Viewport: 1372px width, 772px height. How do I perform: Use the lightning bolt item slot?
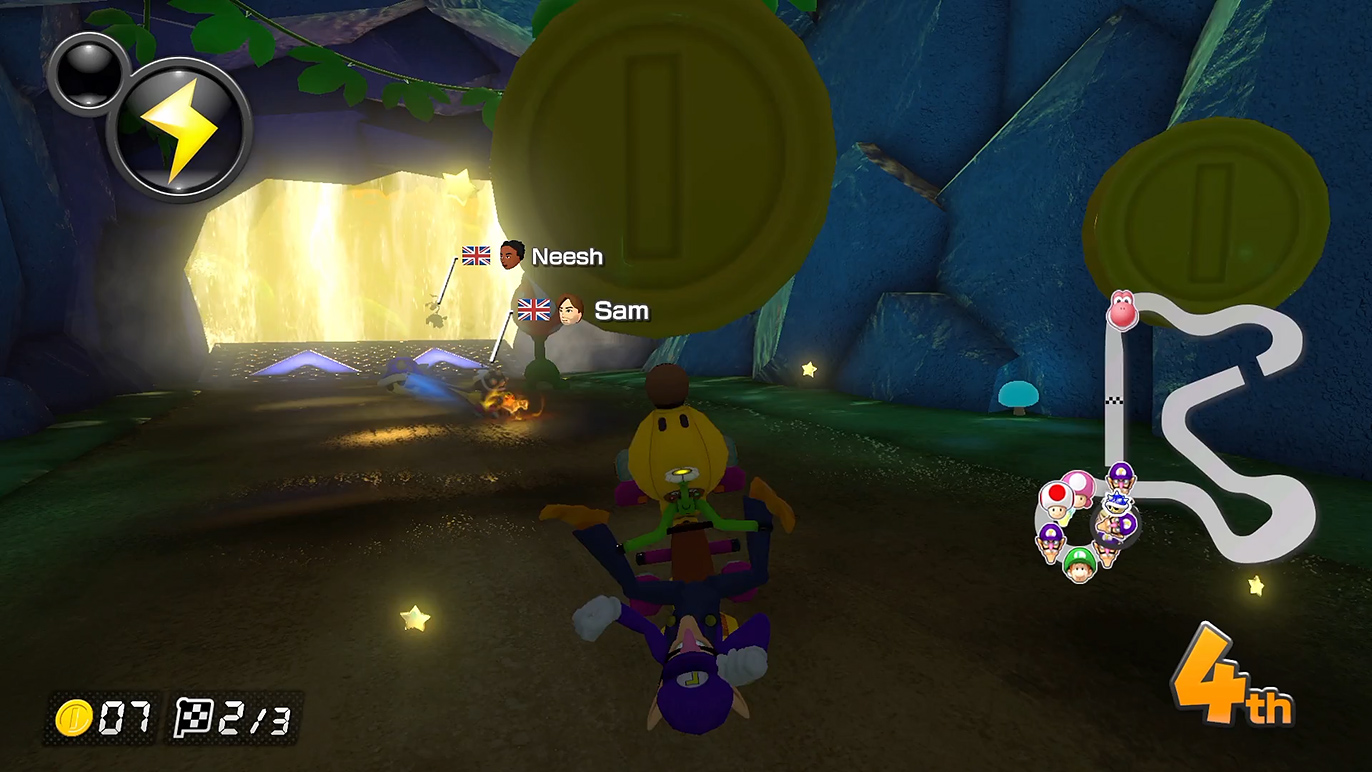point(179,129)
